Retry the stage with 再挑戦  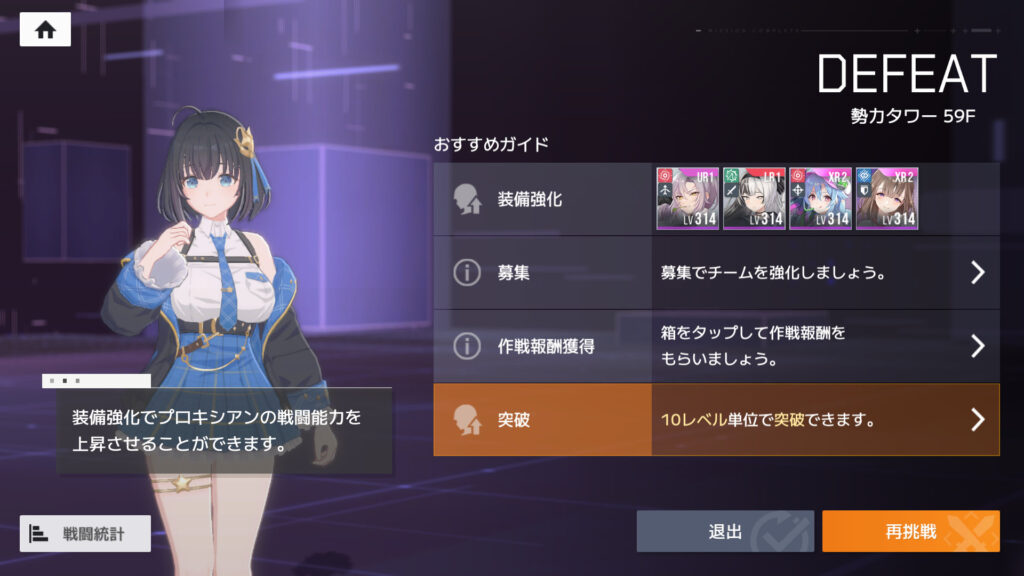(x=910, y=531)
